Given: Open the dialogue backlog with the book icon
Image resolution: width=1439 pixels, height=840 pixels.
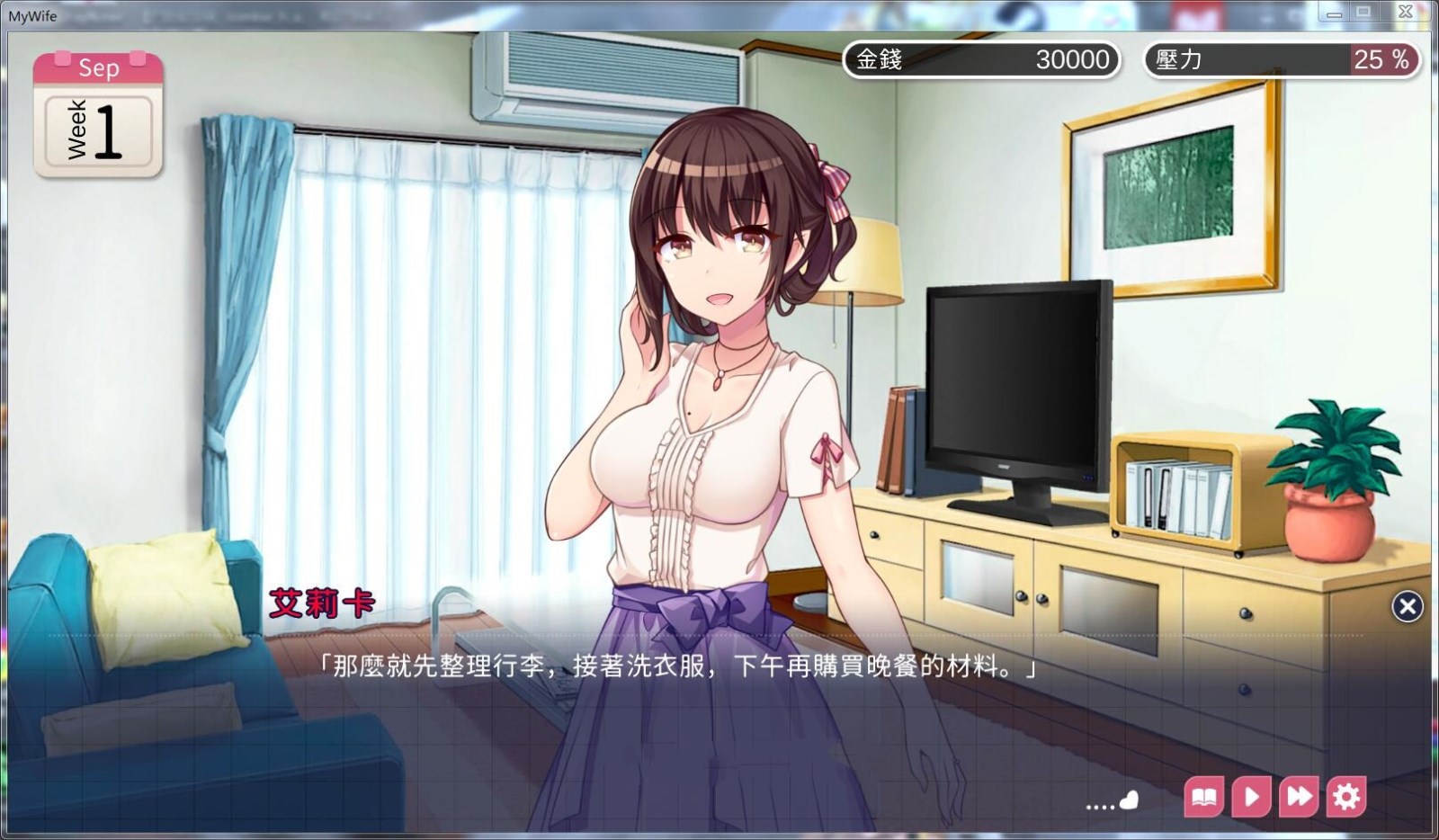Looking at the screenshot, I should [x=1205, y=797].
